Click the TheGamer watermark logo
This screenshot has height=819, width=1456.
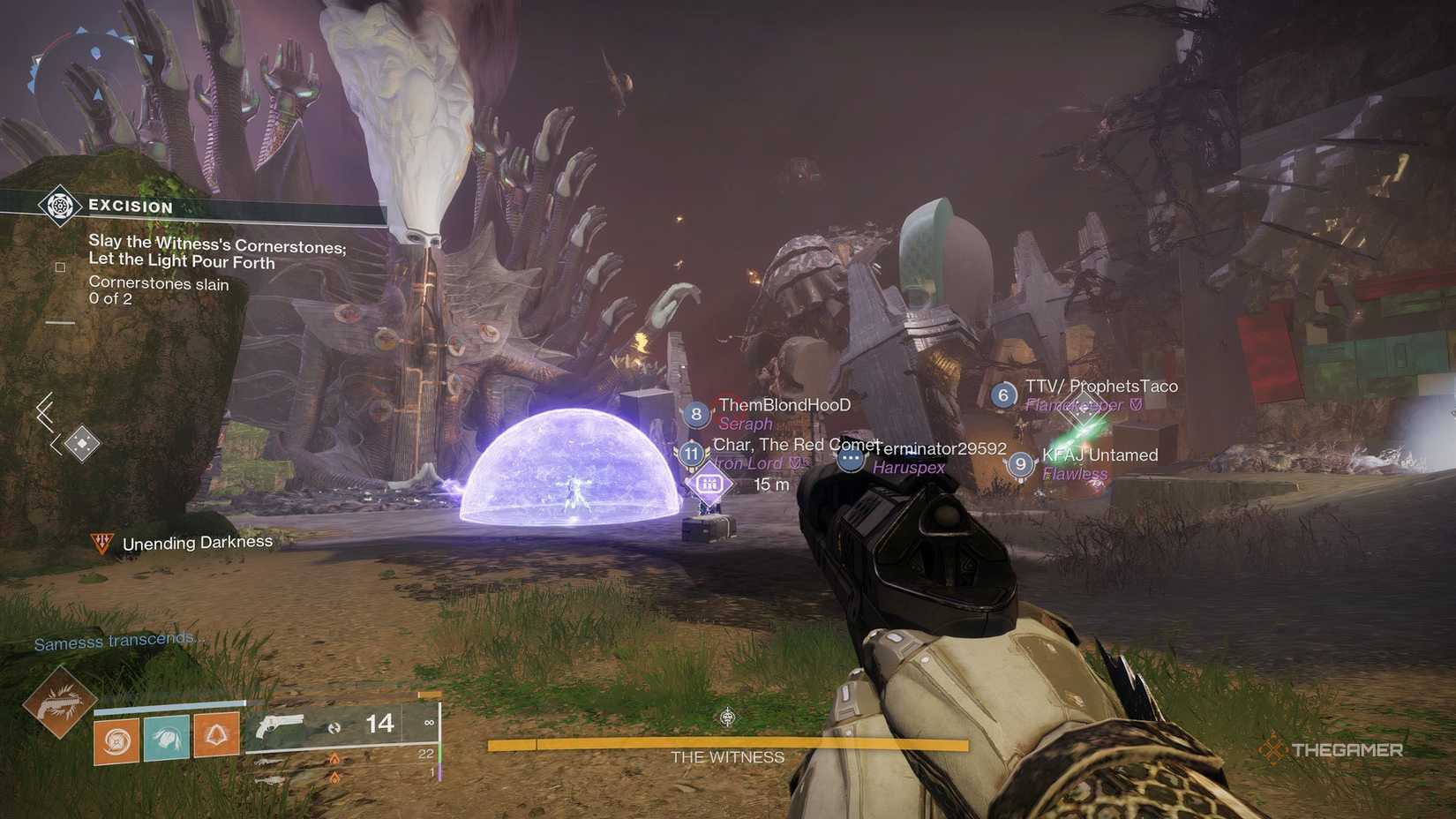click(1332, 750)
